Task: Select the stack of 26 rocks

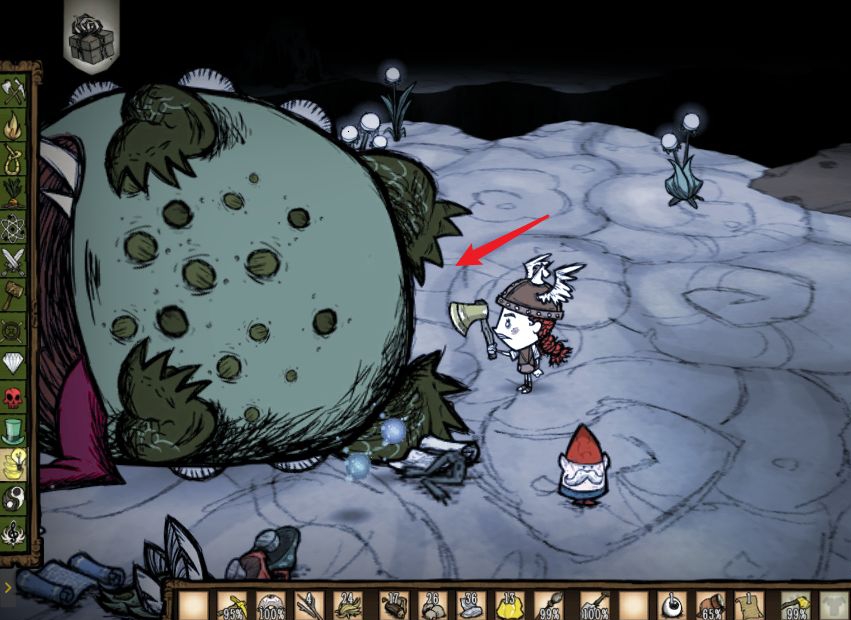Action: pyautogui.click(x=431, y=604)
